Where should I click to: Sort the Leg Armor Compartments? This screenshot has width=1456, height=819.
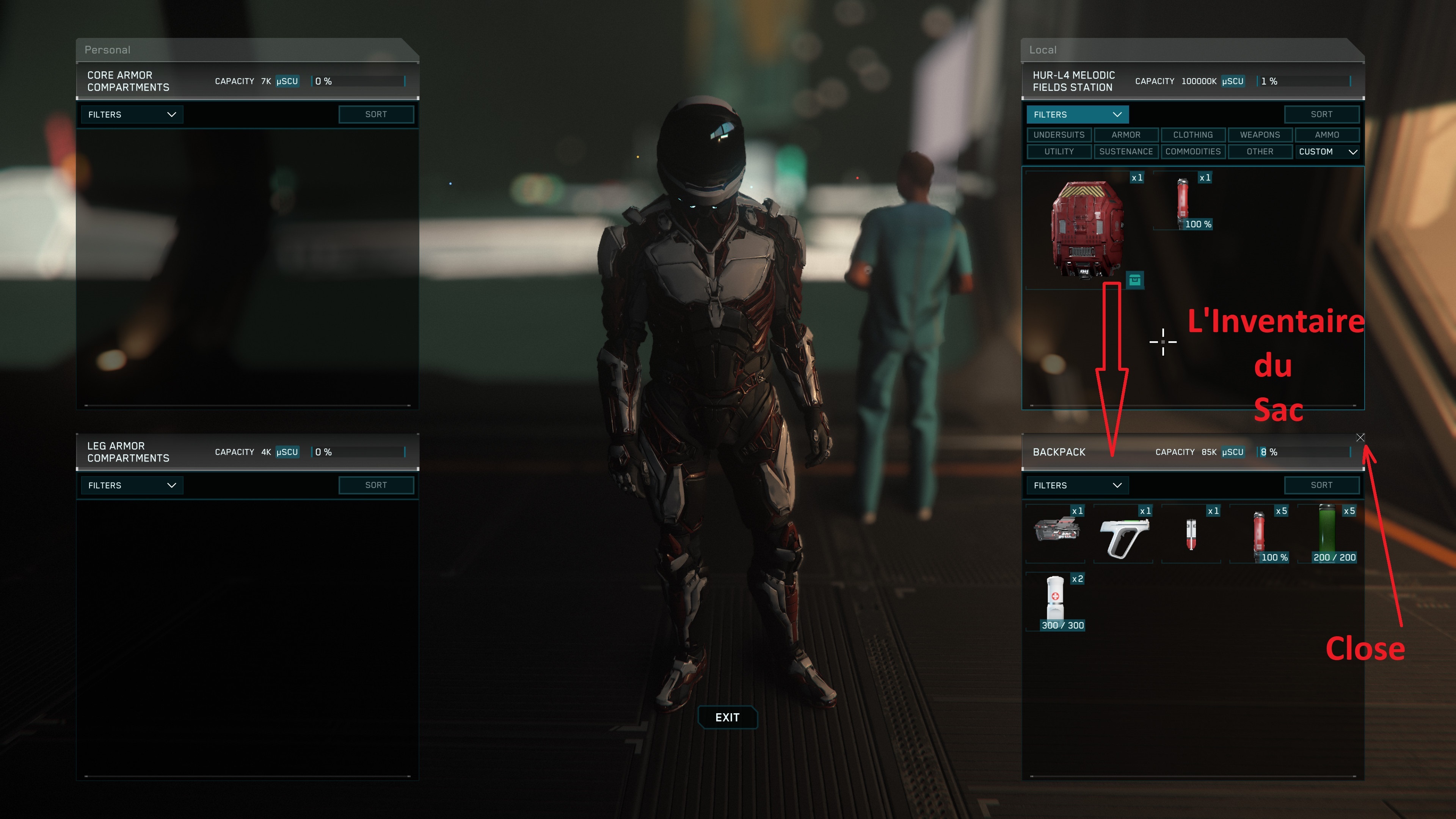(x=376, y=485)
